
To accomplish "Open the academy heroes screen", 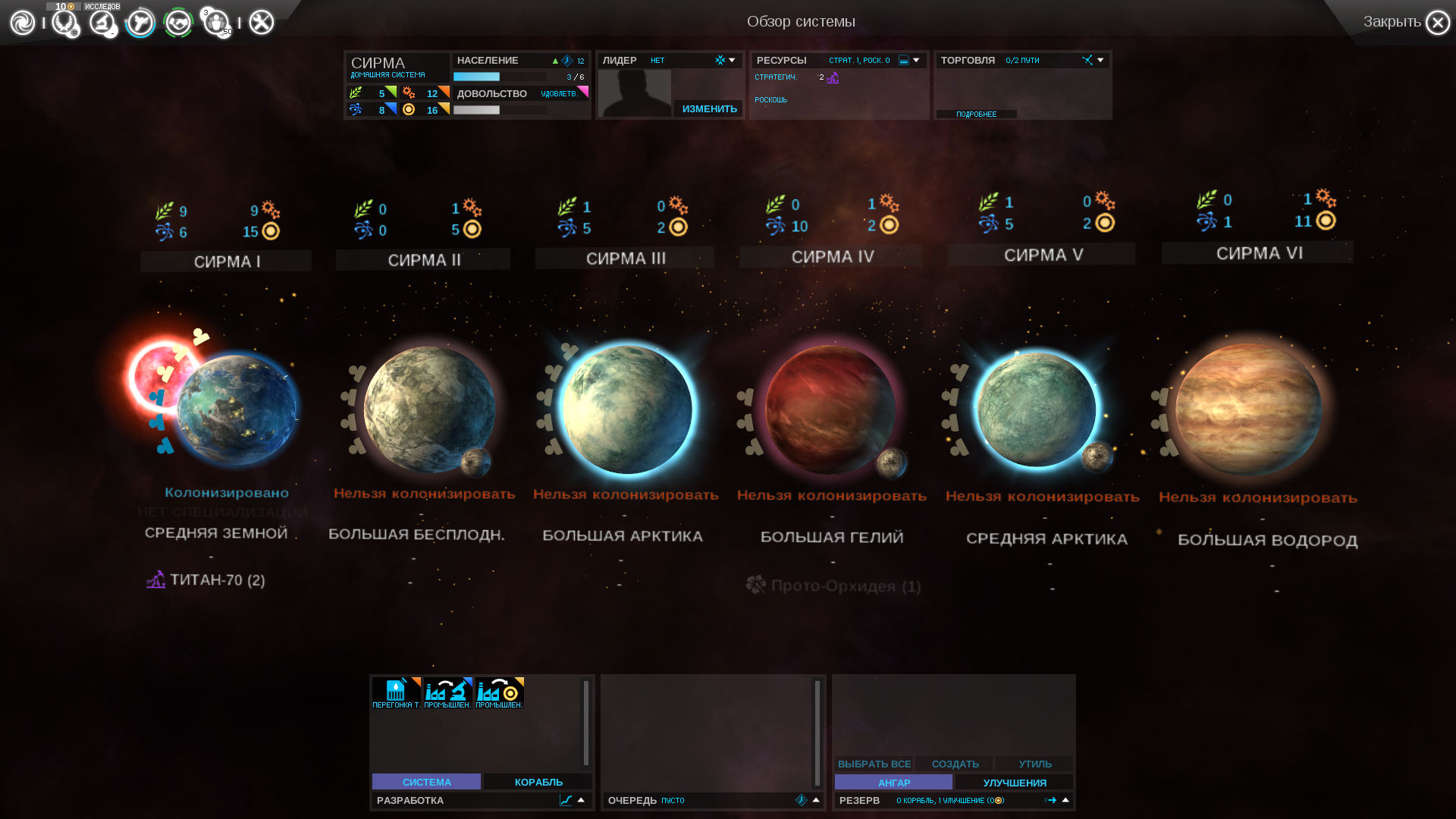I will click(x=217, y=23).
